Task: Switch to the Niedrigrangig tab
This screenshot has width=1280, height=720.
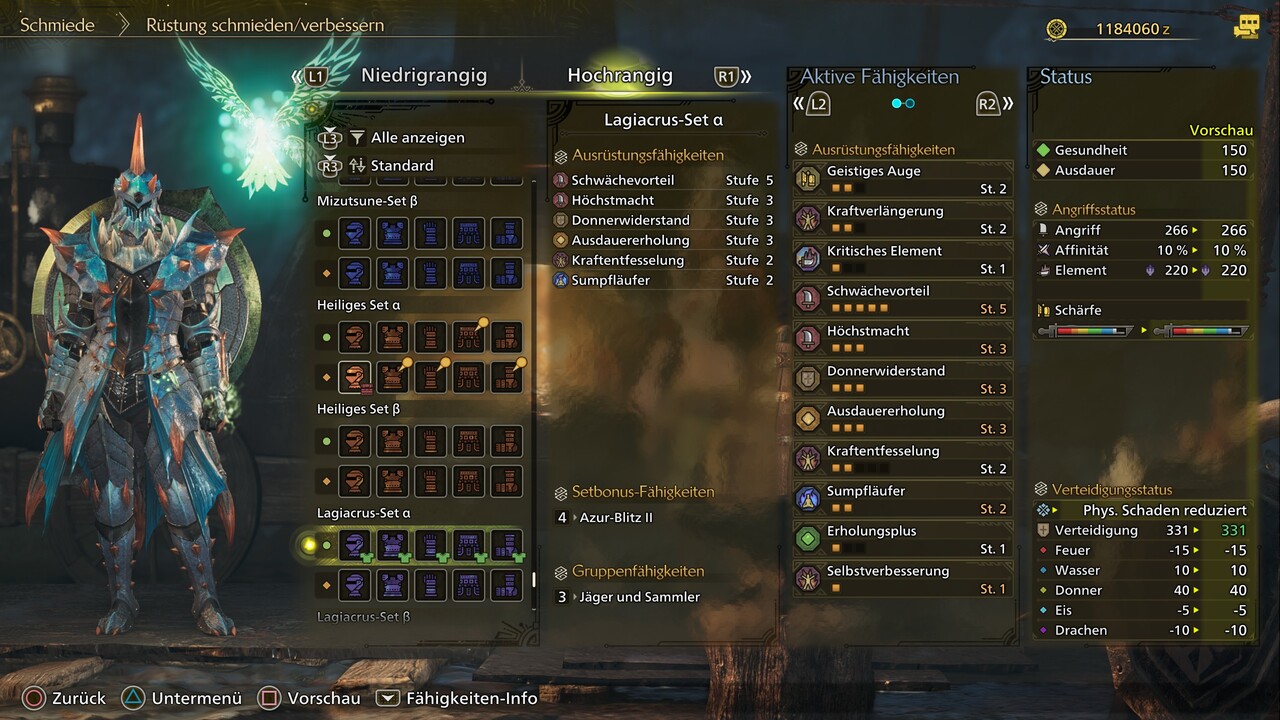Action: click(x=423, y=76)
